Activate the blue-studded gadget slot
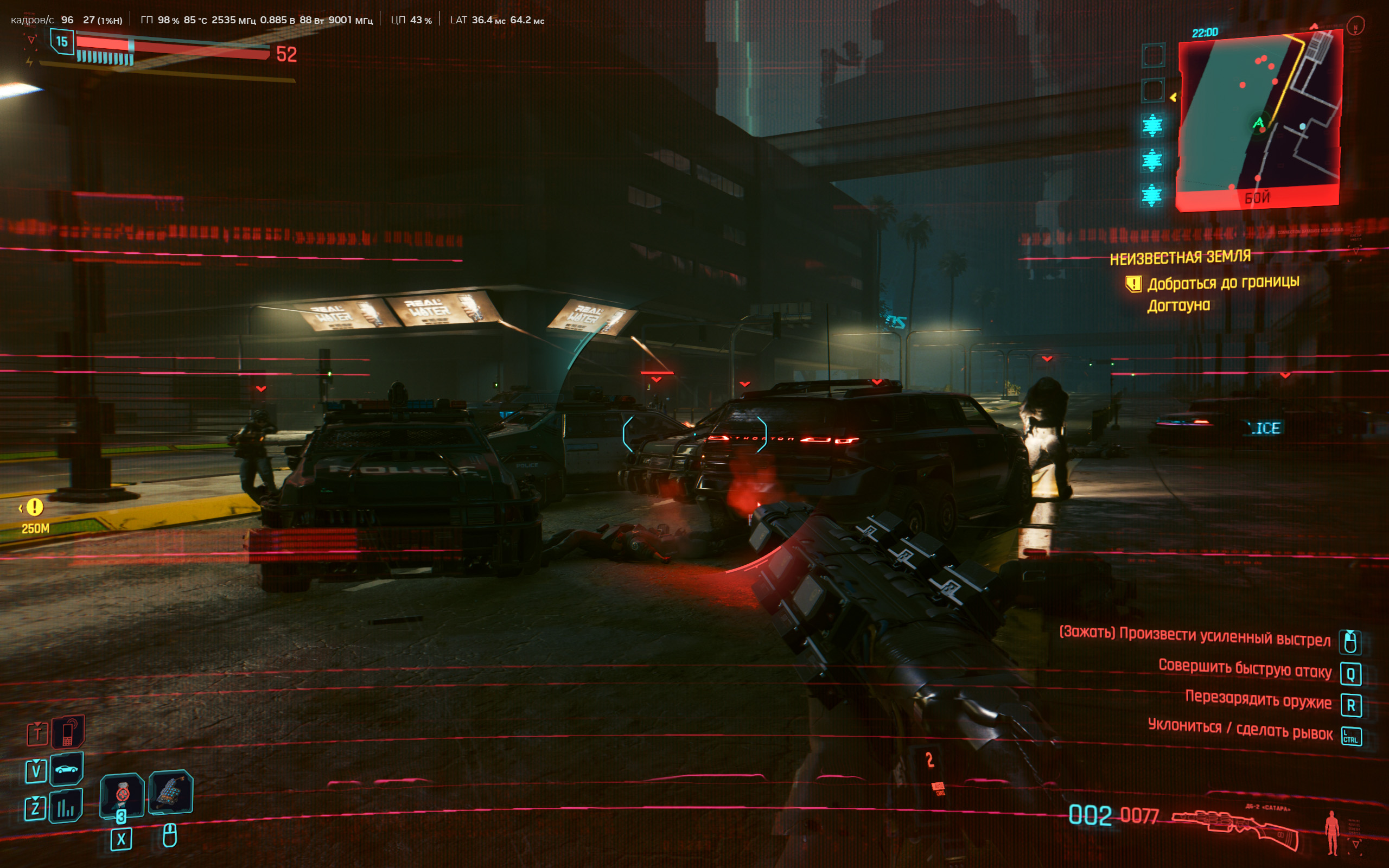Viewport: 1389px width, 868px height. click(170, 792)
